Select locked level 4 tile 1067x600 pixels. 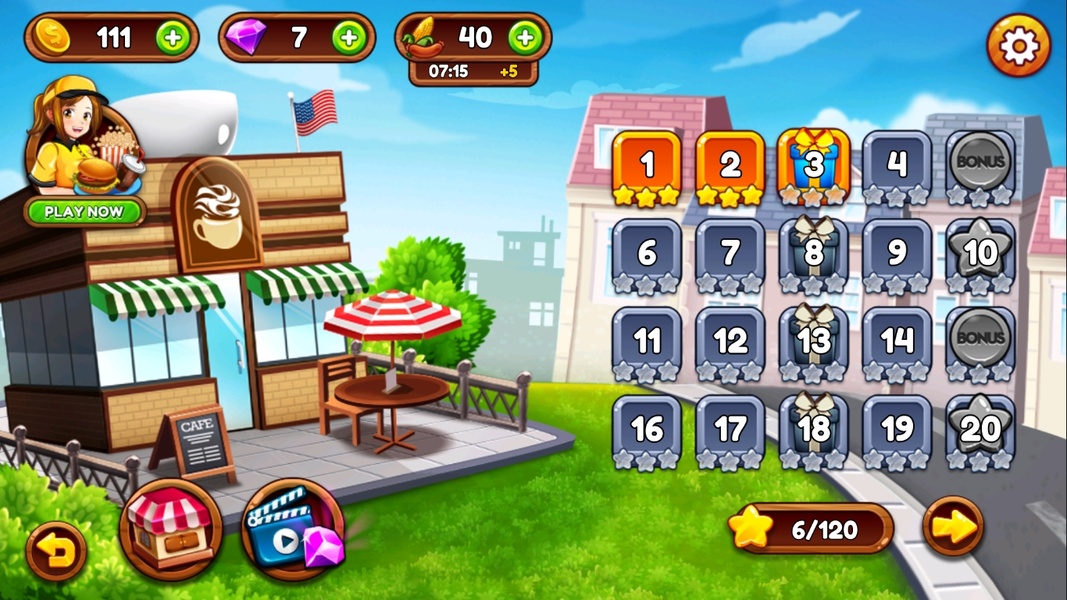point(897,166)
